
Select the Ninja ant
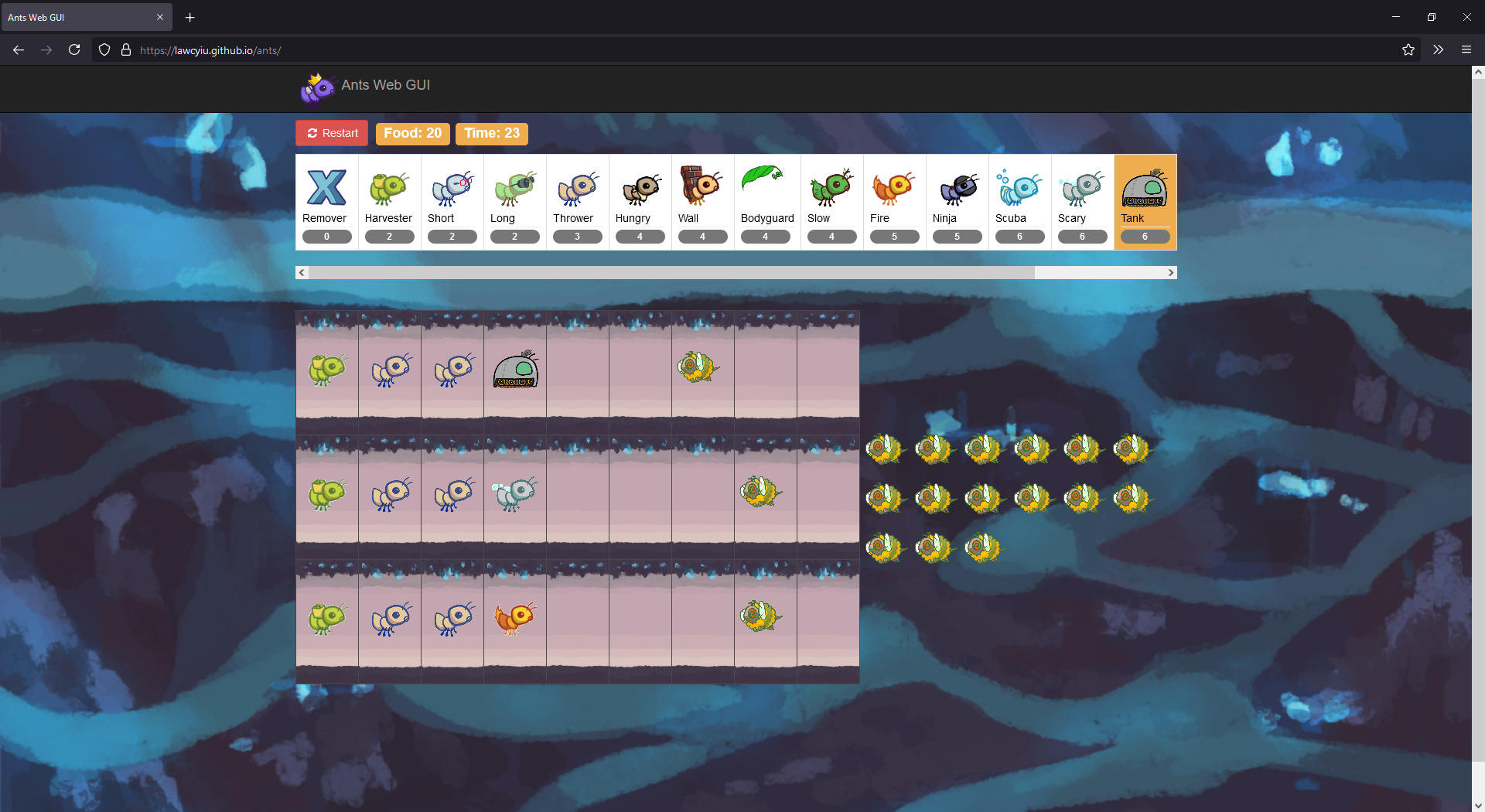pos(957,202)
